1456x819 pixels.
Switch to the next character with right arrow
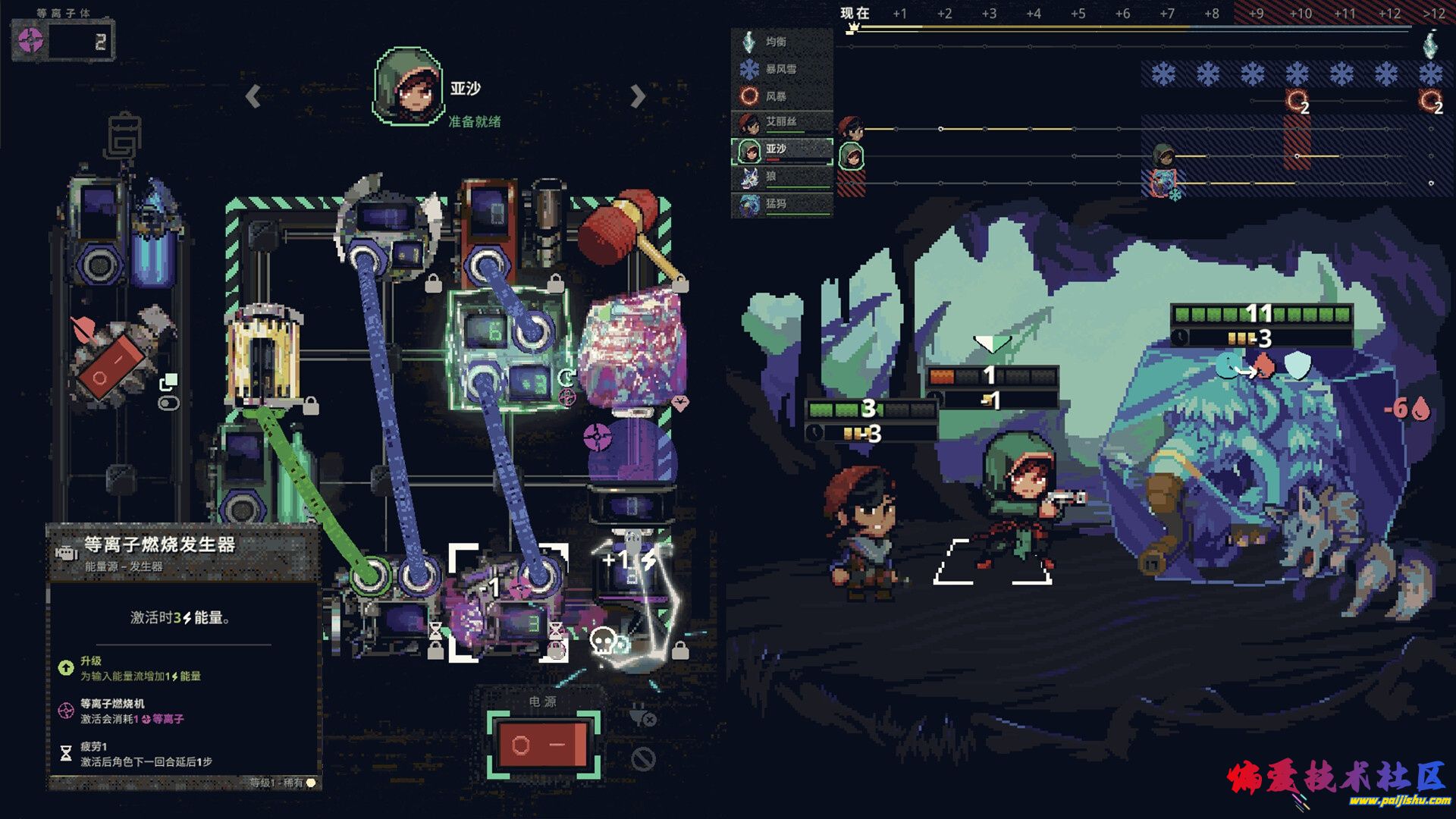(638, 96)
